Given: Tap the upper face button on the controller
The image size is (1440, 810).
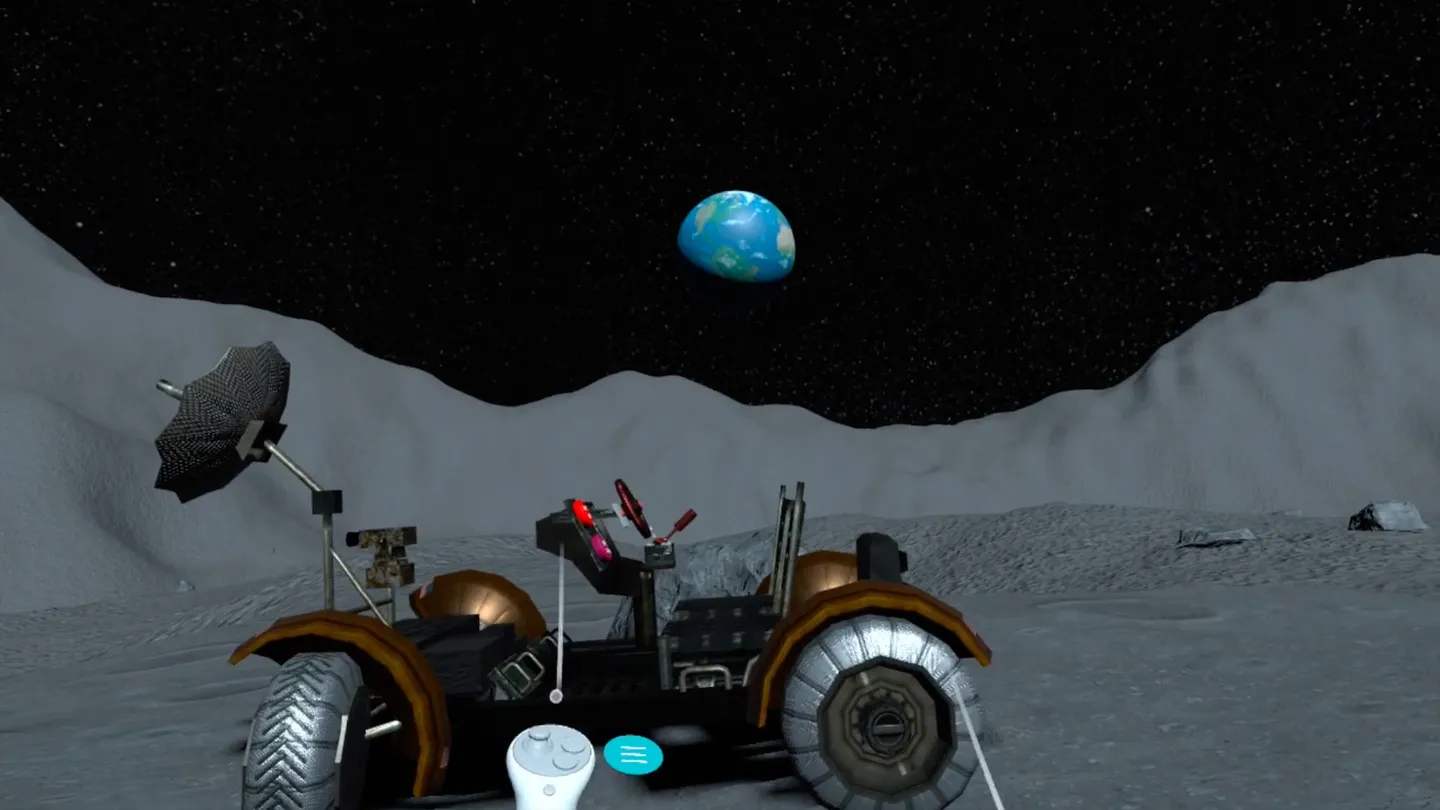Looking at the screenshot, I should [572, 747].
